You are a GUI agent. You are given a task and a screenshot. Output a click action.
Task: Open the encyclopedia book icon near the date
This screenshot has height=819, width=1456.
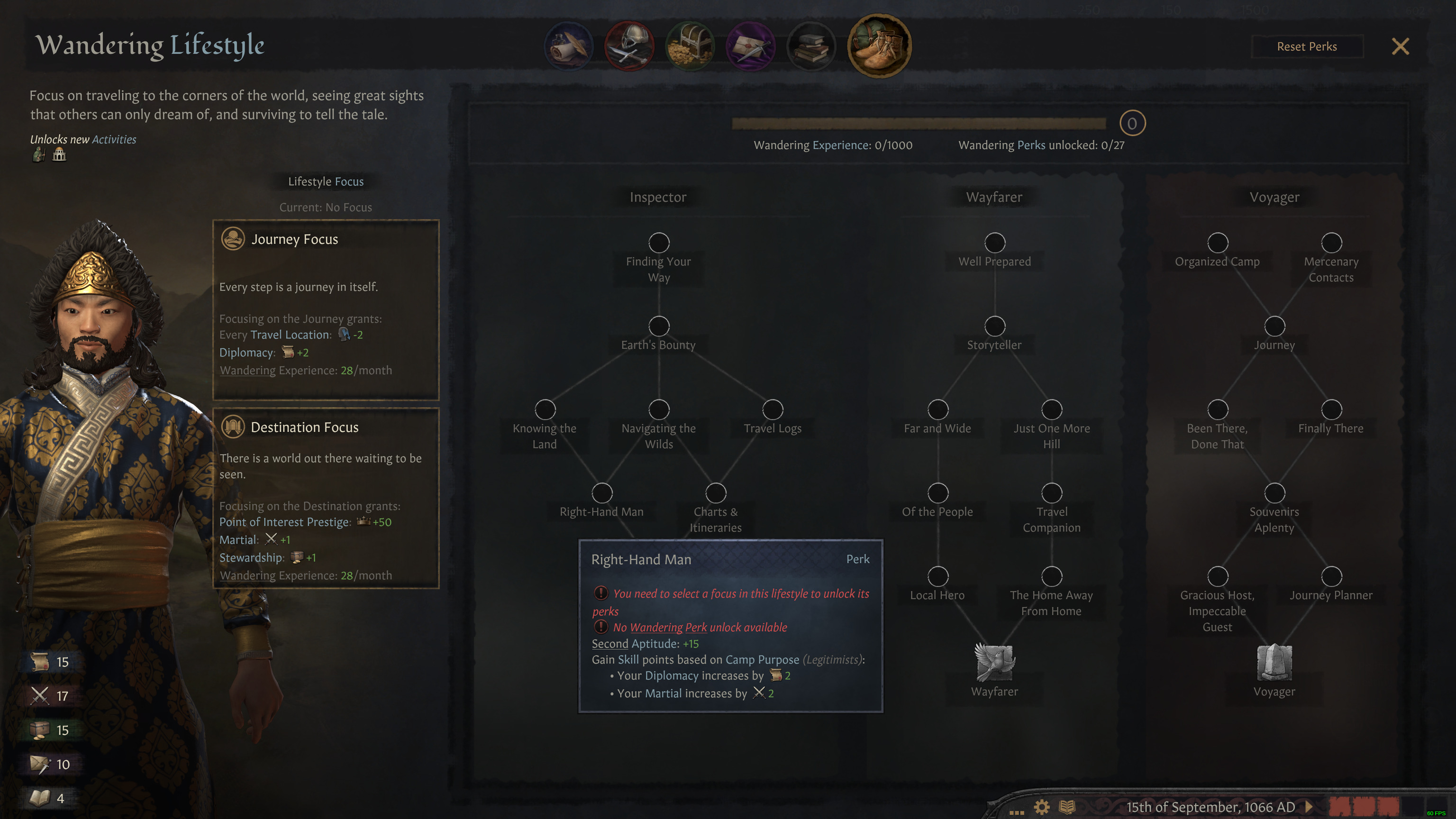pos(1068,807)
